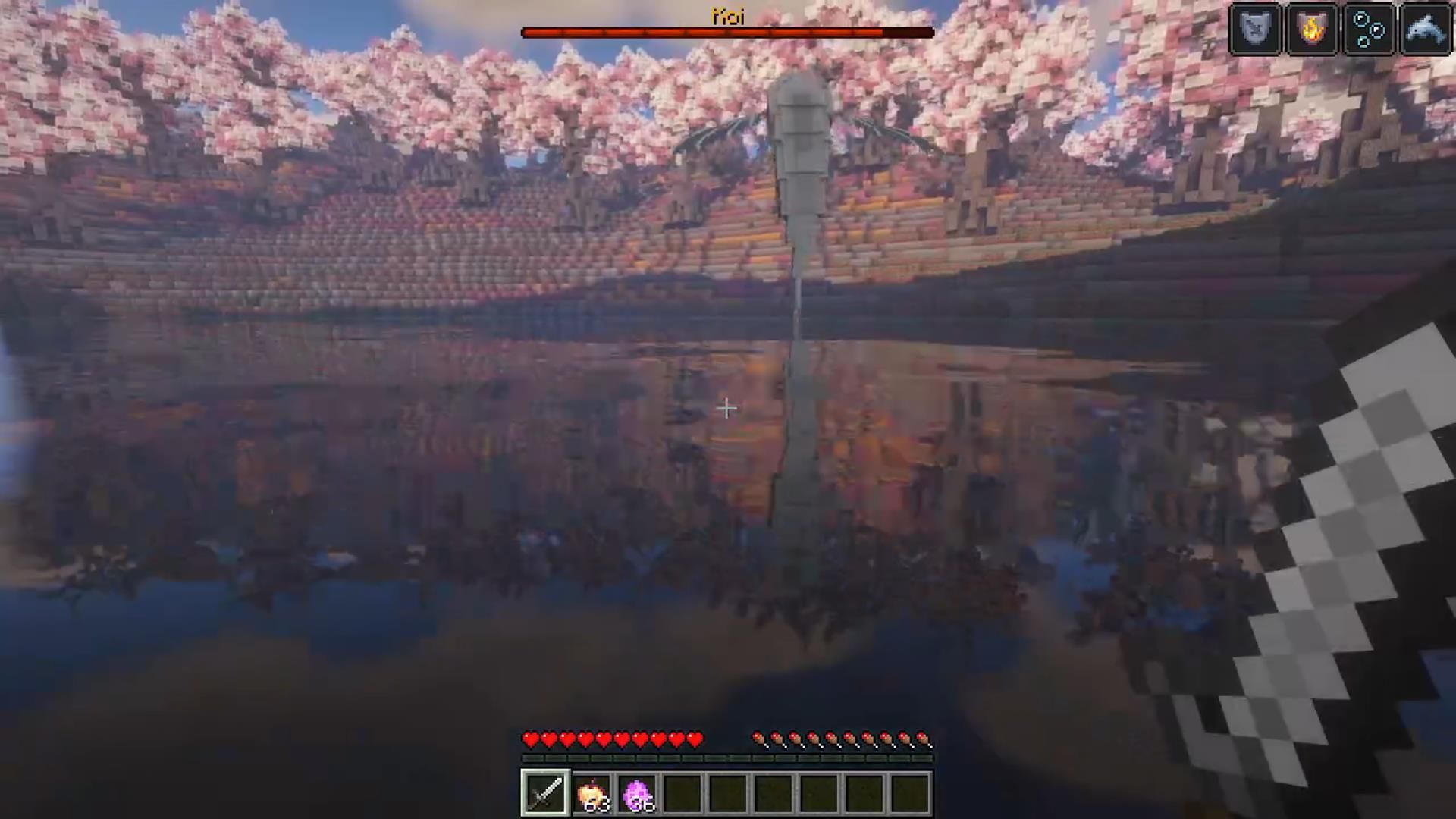Click the rightmost empty hotbar slot
The image size is (1456, 819).
[x=910, y=792]
